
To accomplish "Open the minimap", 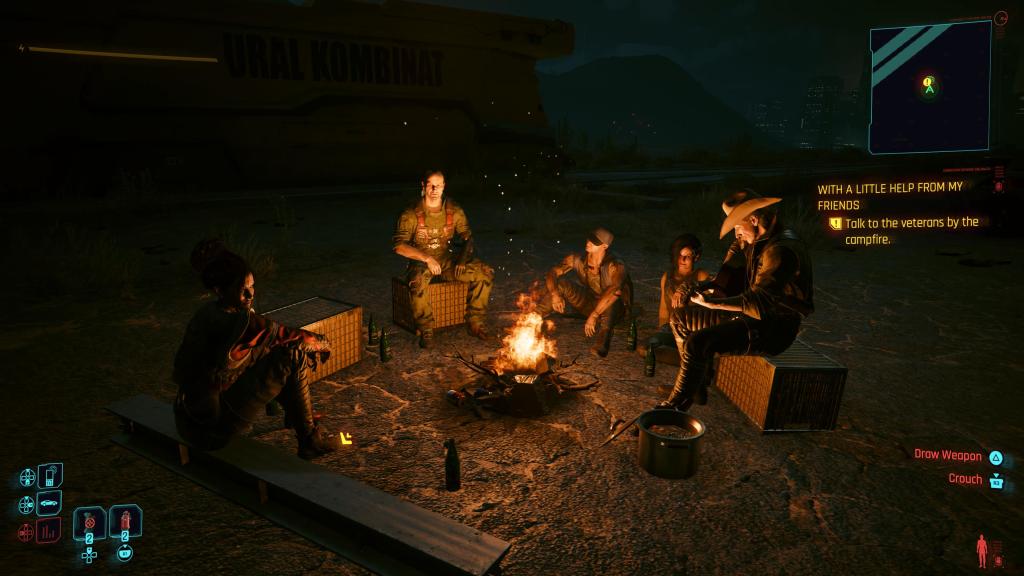I will coord(929,87).
